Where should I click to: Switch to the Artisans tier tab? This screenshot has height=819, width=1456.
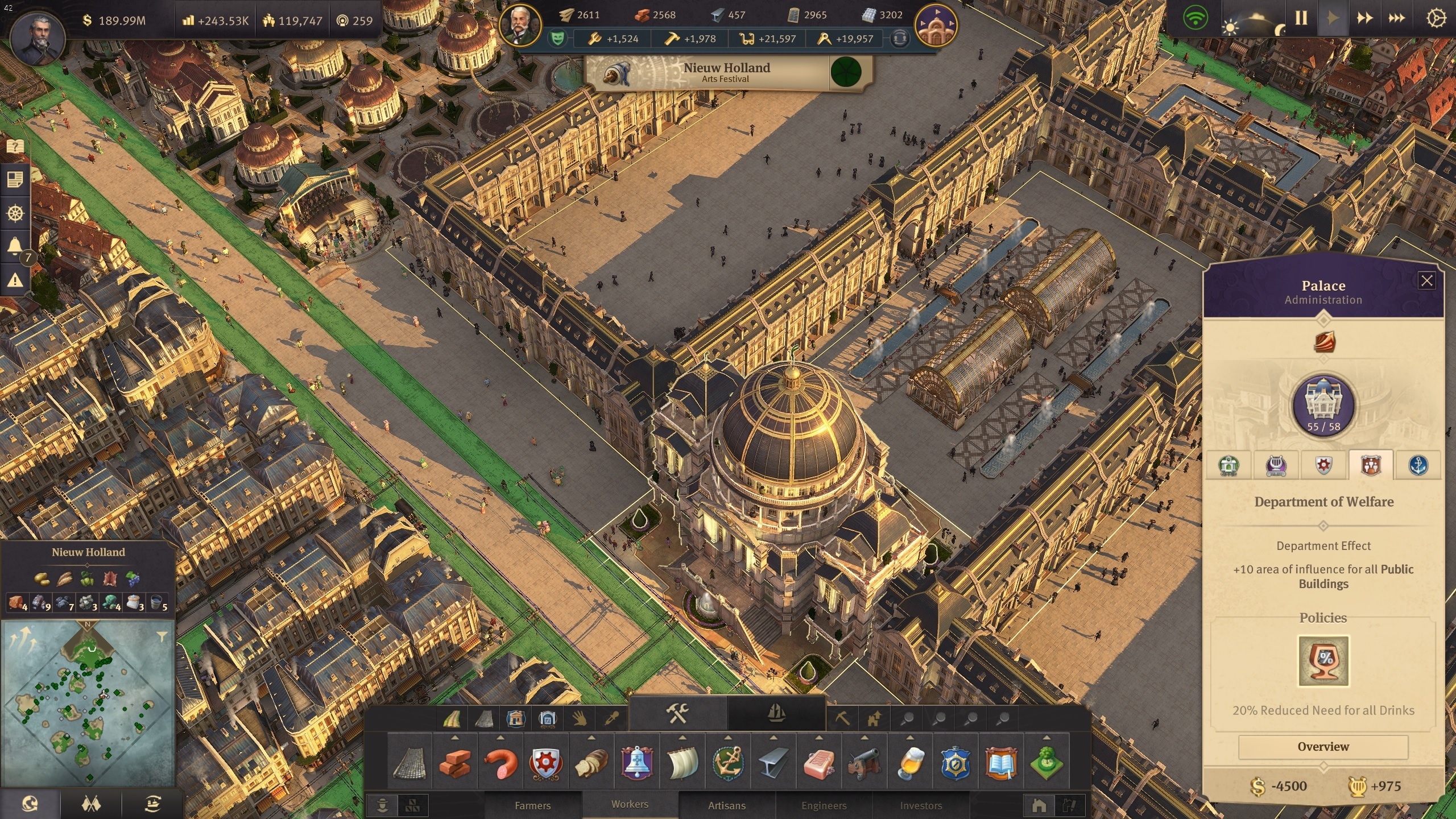pos(726,805)
